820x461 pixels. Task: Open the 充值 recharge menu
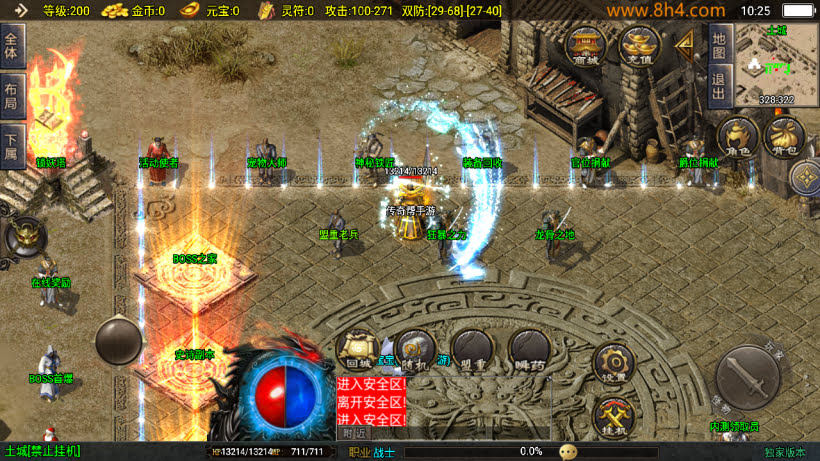click(x=637, y=45)
